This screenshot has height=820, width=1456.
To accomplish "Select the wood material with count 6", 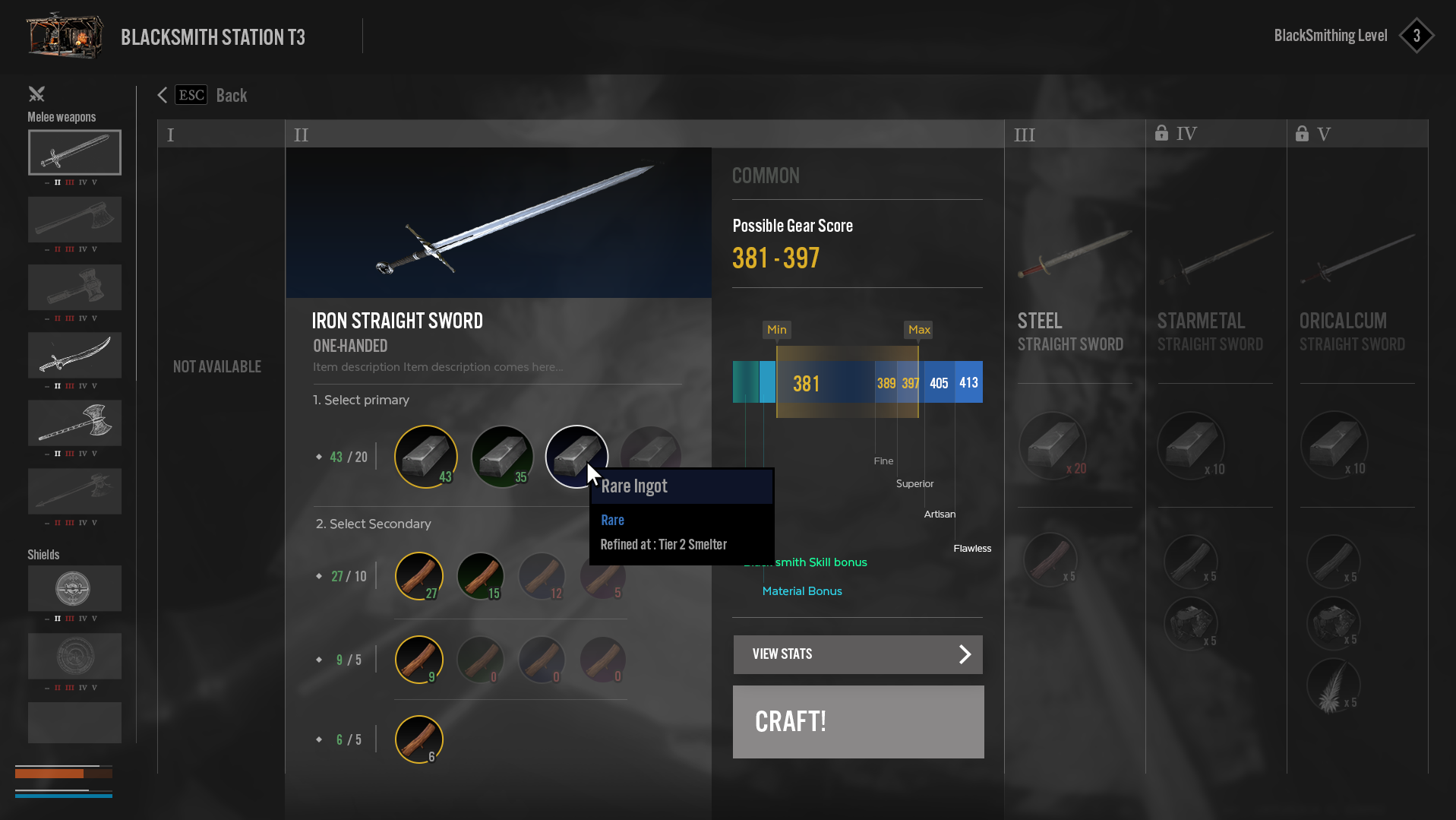I will click(418, 739).
